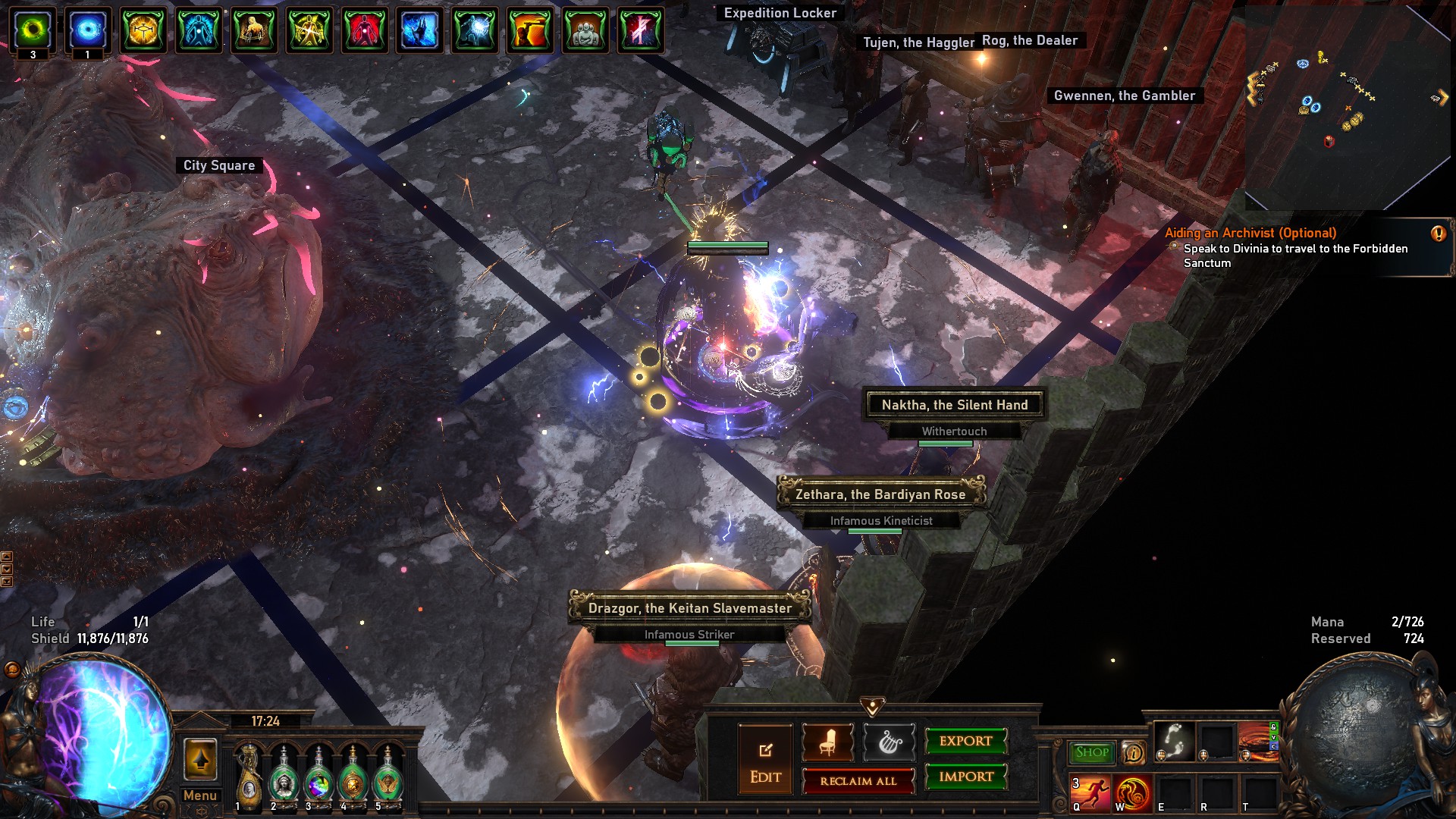The image size is (1456, 819).
Task: Open the chair decorations button
Action: click(x=827, y=742)
